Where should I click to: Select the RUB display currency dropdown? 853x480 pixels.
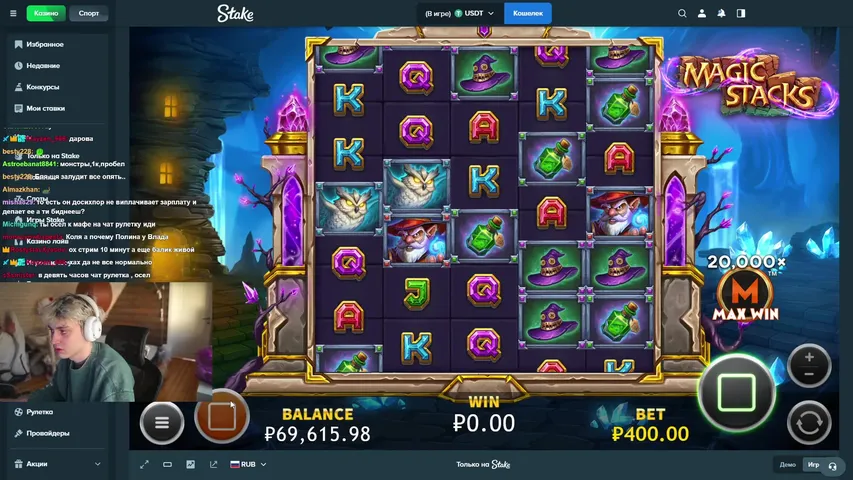pos(245,464)
